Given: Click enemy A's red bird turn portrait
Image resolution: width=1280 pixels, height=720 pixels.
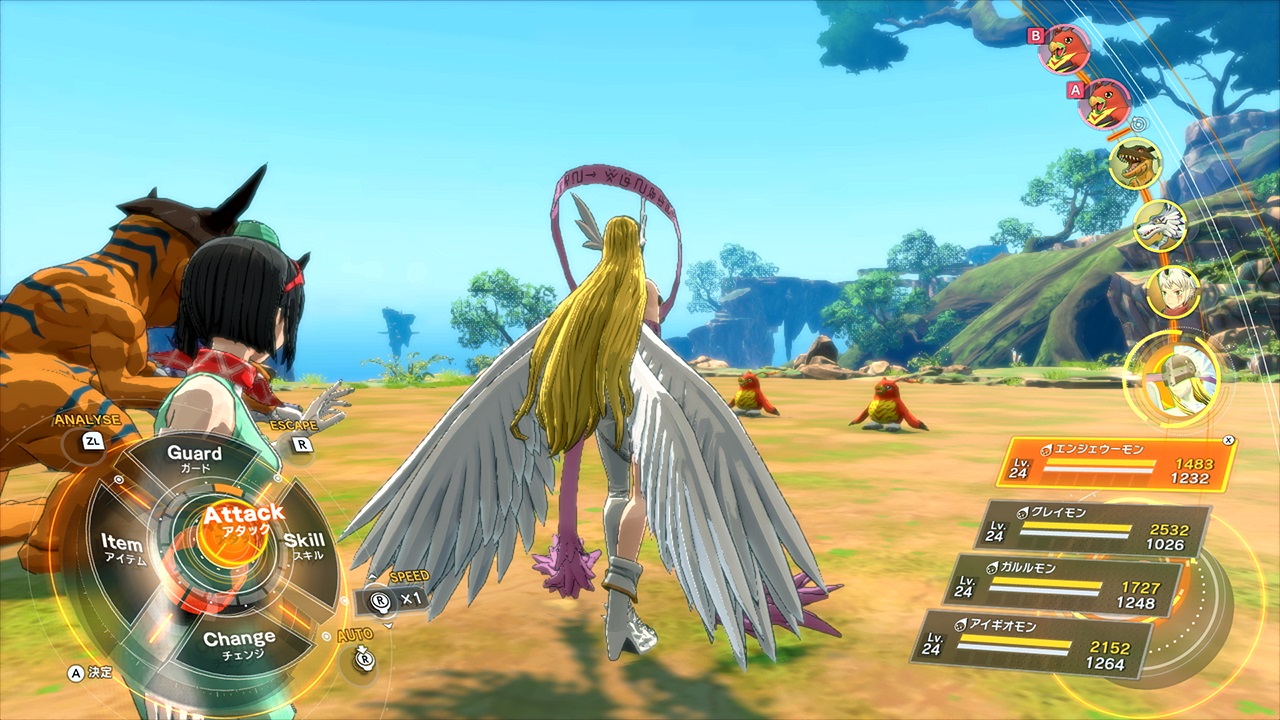Looking at the screenshot, I should pyautogui.click(x=1106, y=103).
